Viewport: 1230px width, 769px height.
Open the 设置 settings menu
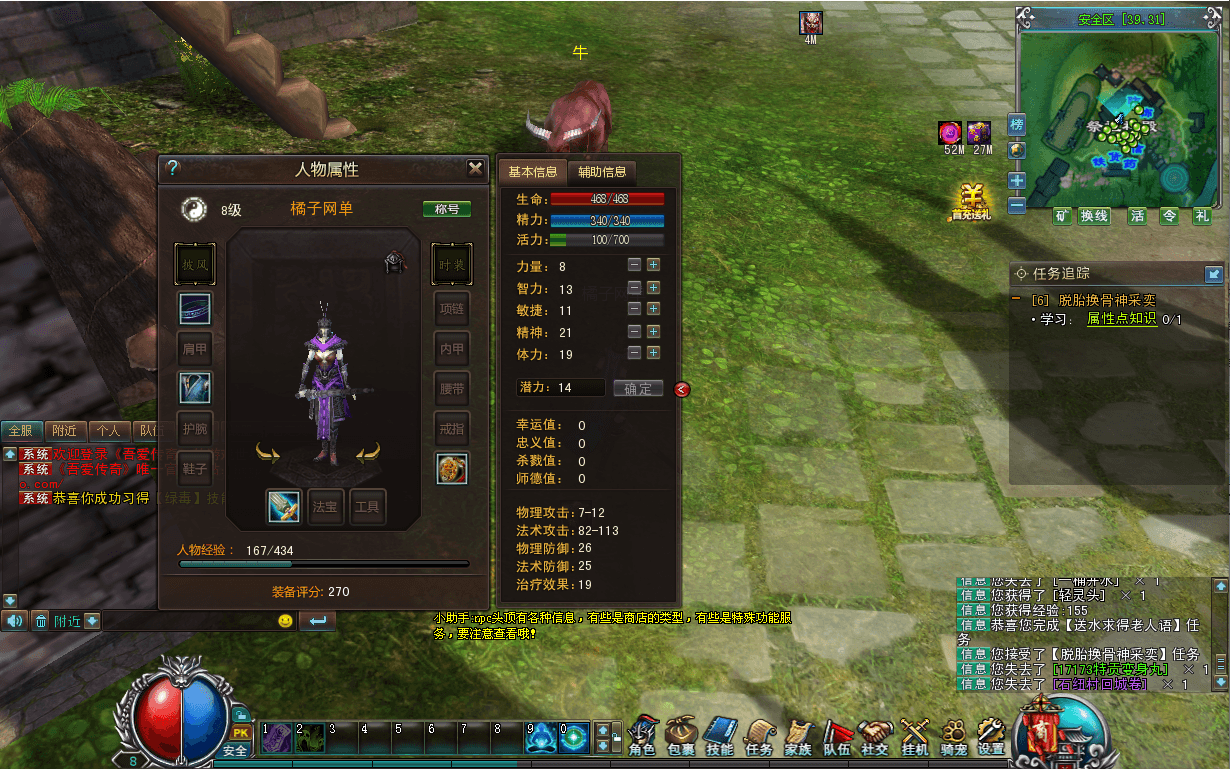click(990, 737)
